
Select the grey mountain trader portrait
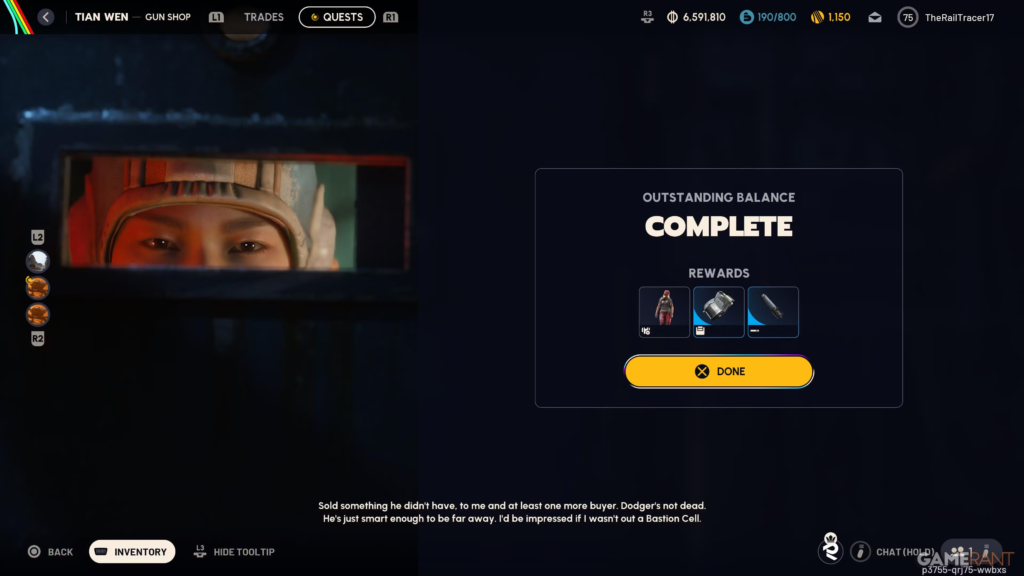(x=38, y=261)
